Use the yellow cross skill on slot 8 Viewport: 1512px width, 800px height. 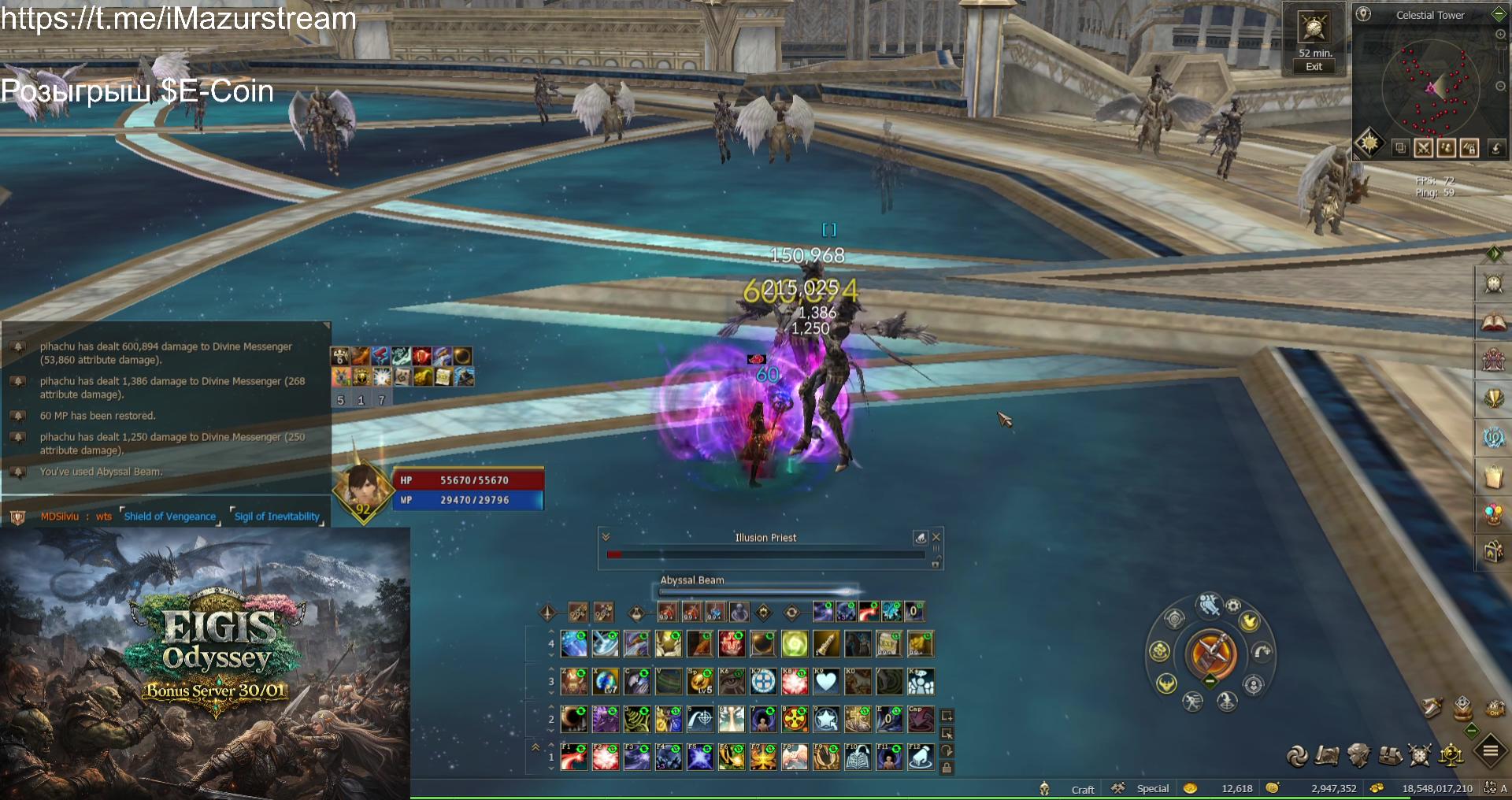click(794, 719)
